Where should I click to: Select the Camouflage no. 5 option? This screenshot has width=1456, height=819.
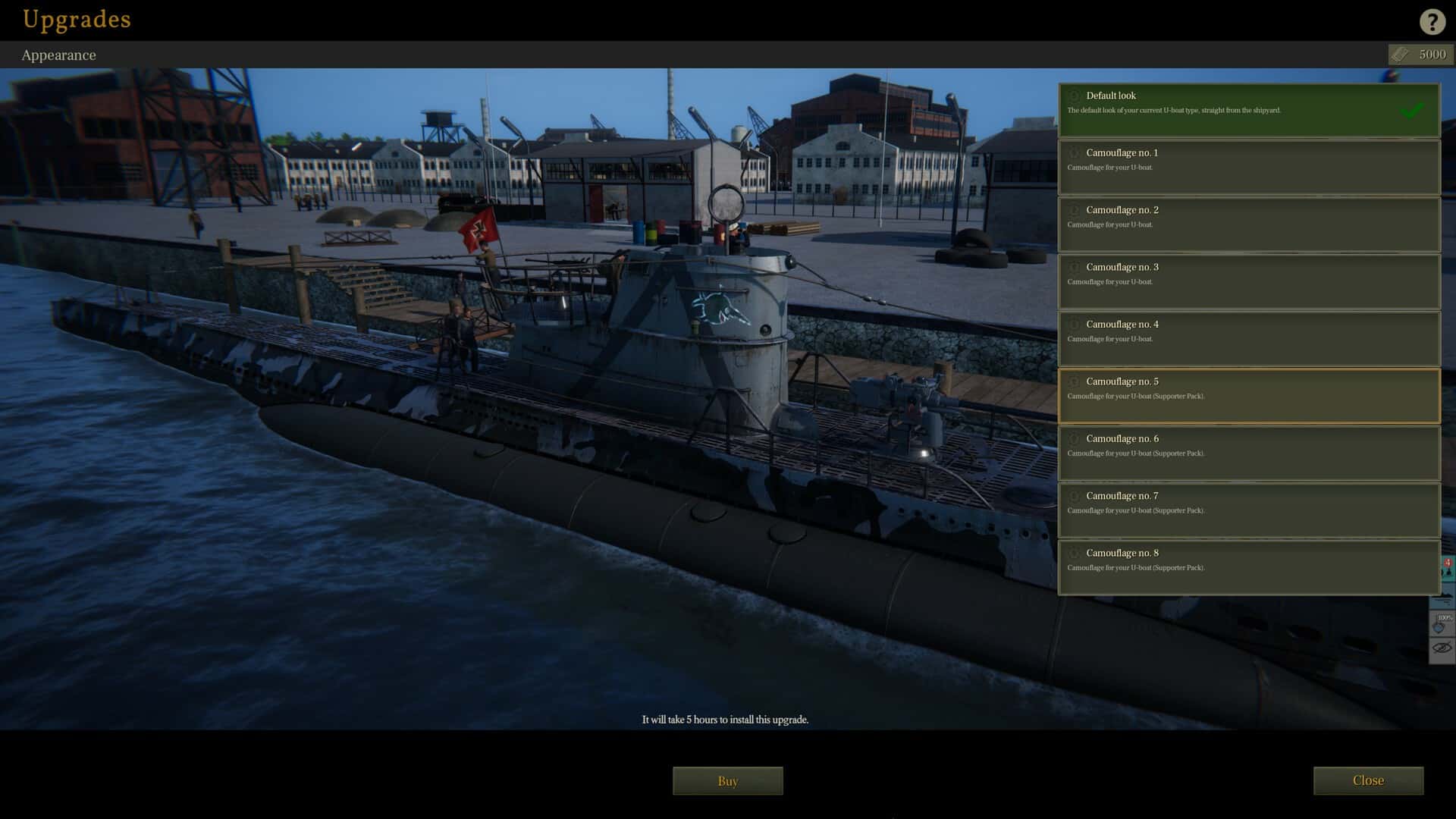point(1248,395)
